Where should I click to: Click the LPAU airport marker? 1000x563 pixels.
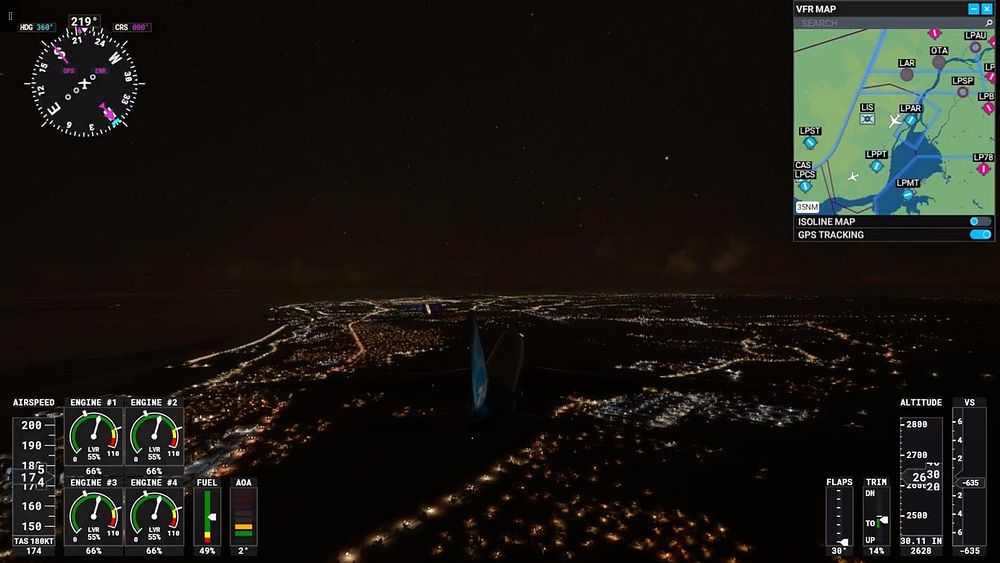975,47
